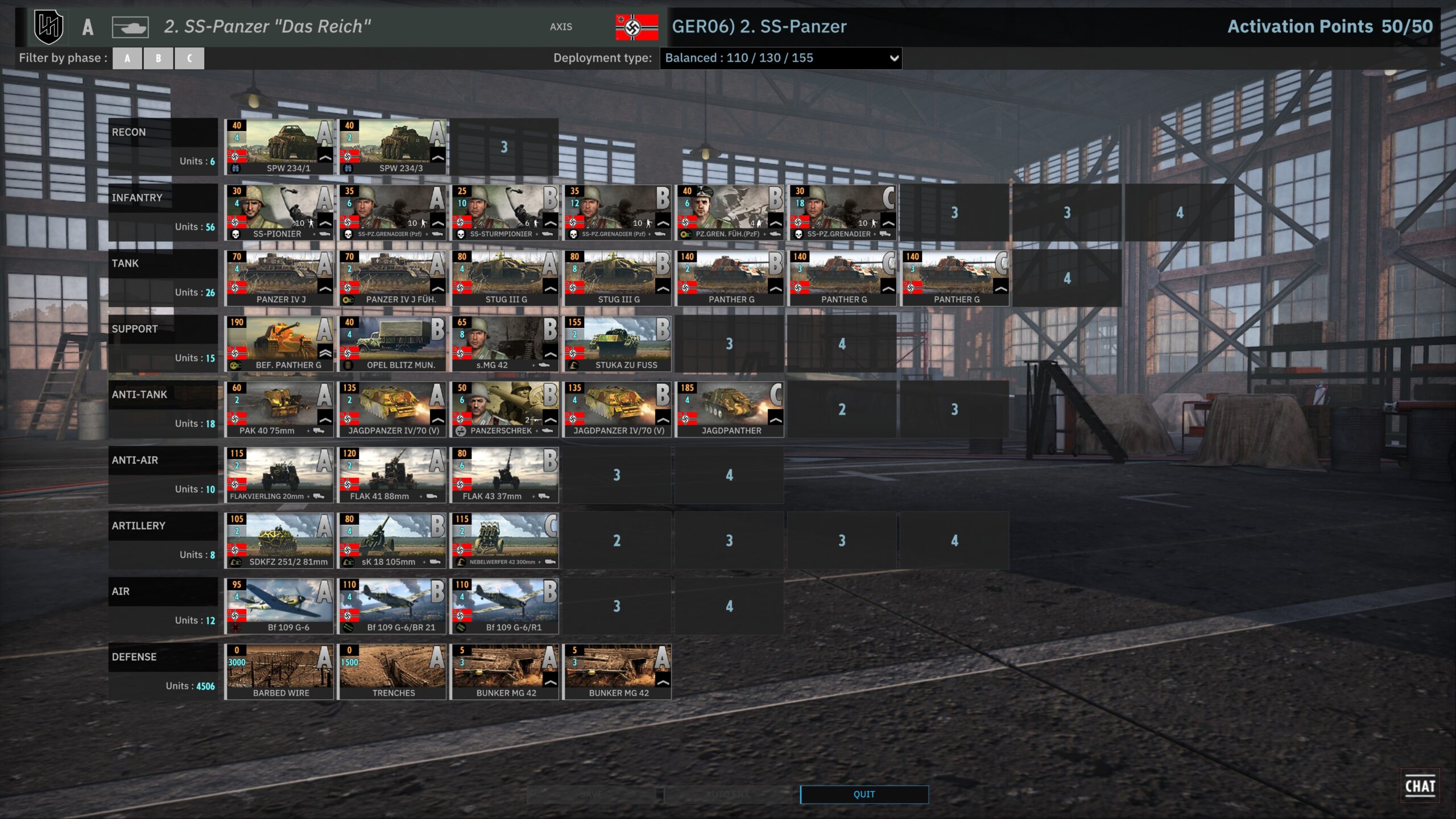Open the Deployment type dropdown
Viewport: 1456px width, 819px height.
tap(780, 58)
